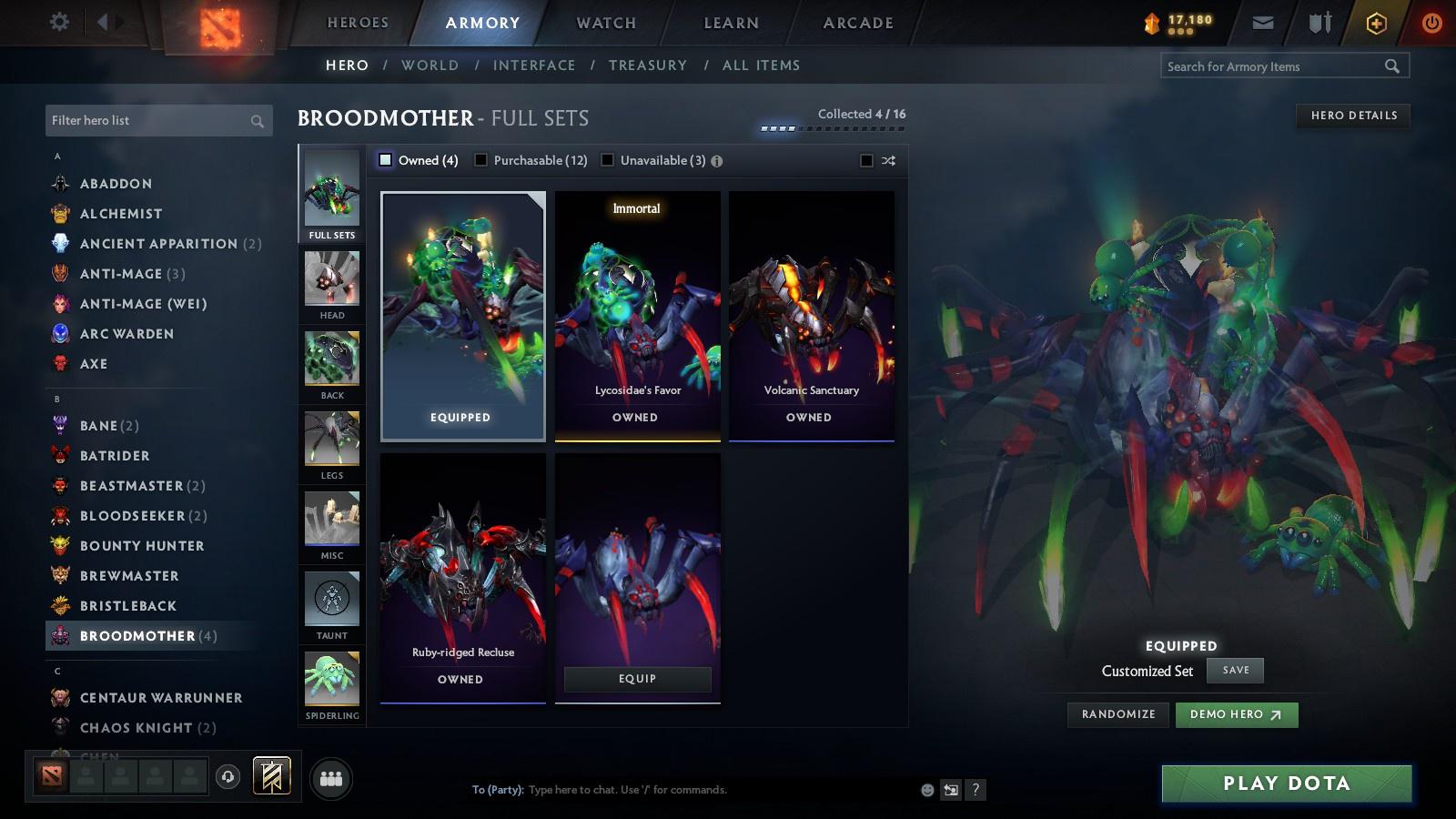Enable the Purchasable items filter
Screen dimensions: 1456x819
(480, 160)
